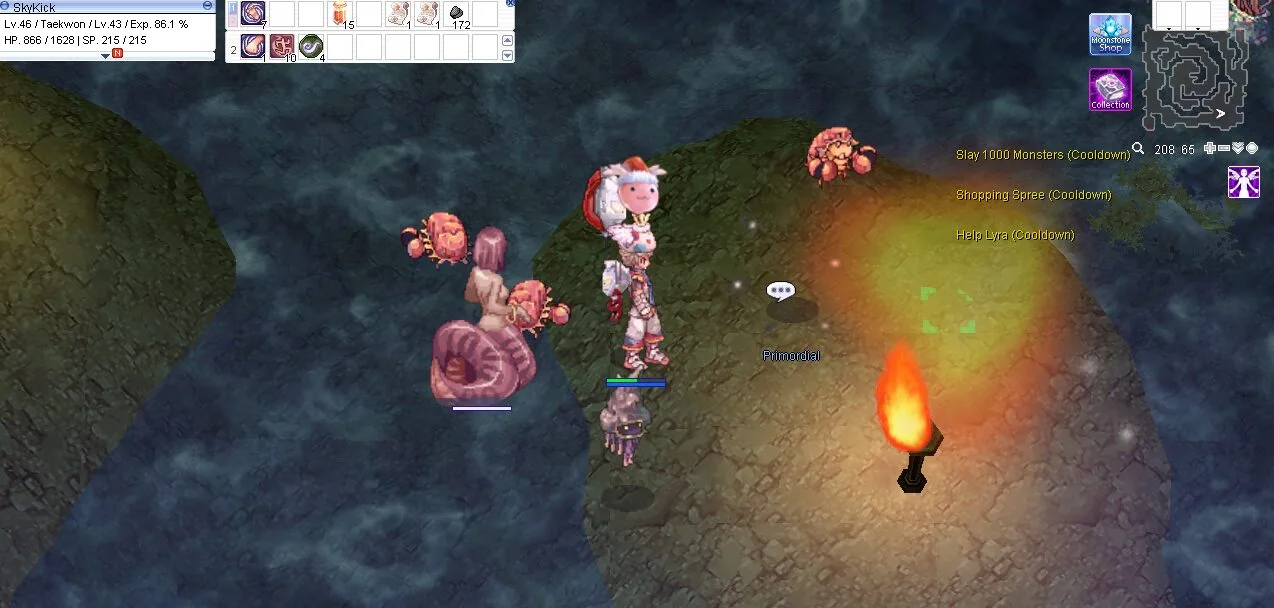Zoom in the minimap with plus button
Viewport: 1274px width, 608px height.
[1210, 149]
